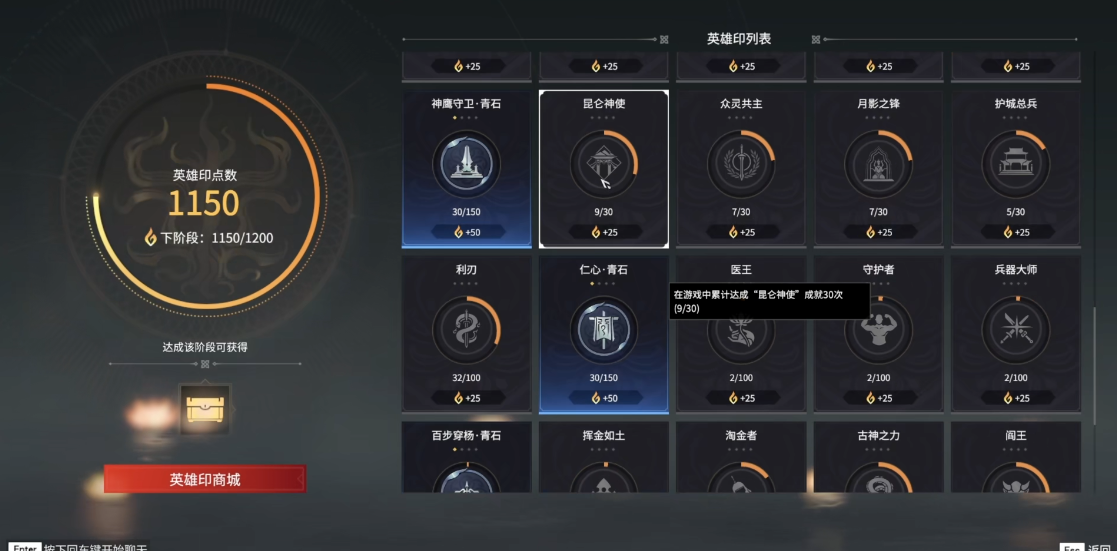Select the 神鹰守卫·青石 hero seal card

pos(466,168)
